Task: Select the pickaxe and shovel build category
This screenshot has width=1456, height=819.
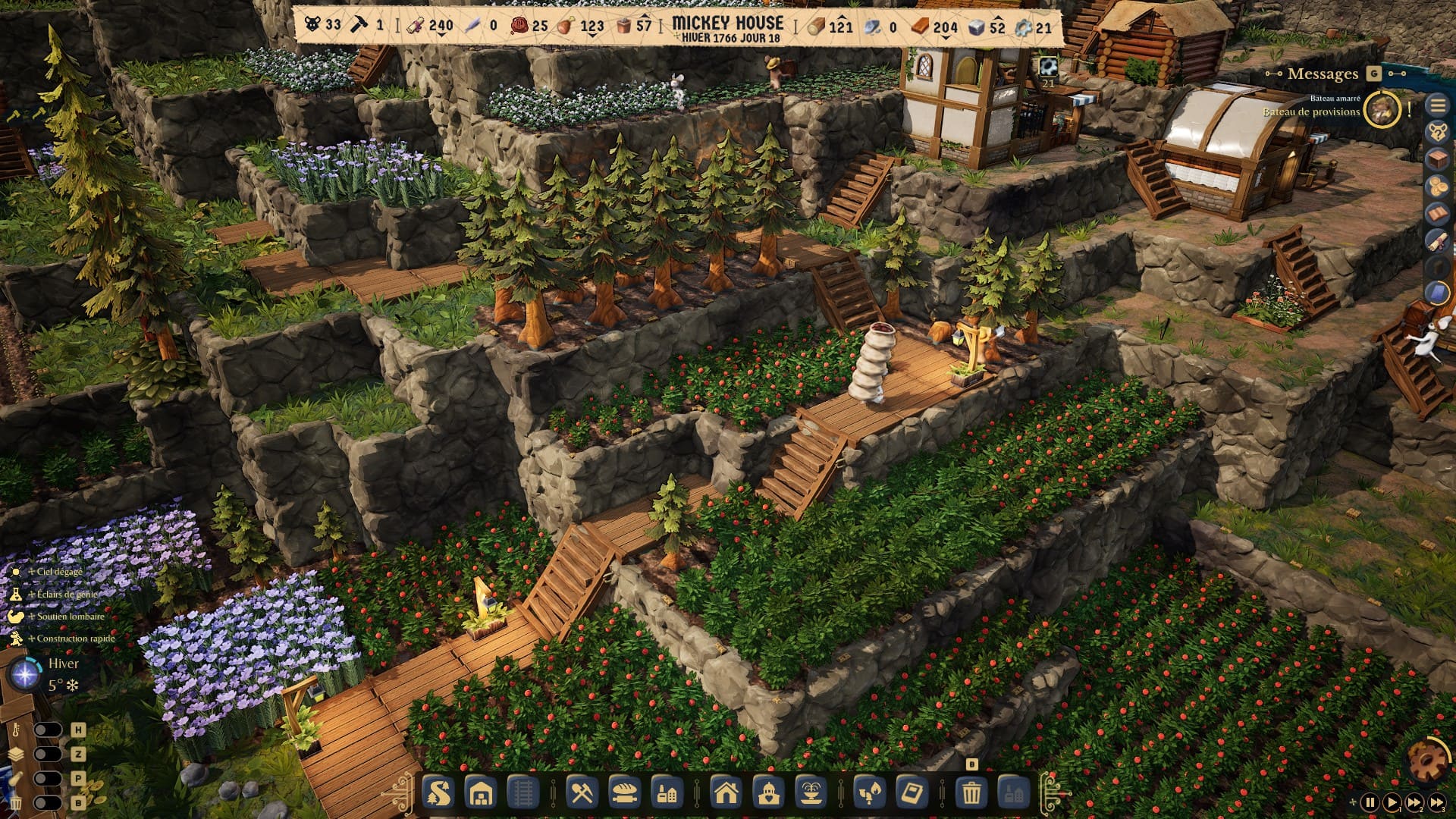Action: pyautogui.click(x=582, y=794)
